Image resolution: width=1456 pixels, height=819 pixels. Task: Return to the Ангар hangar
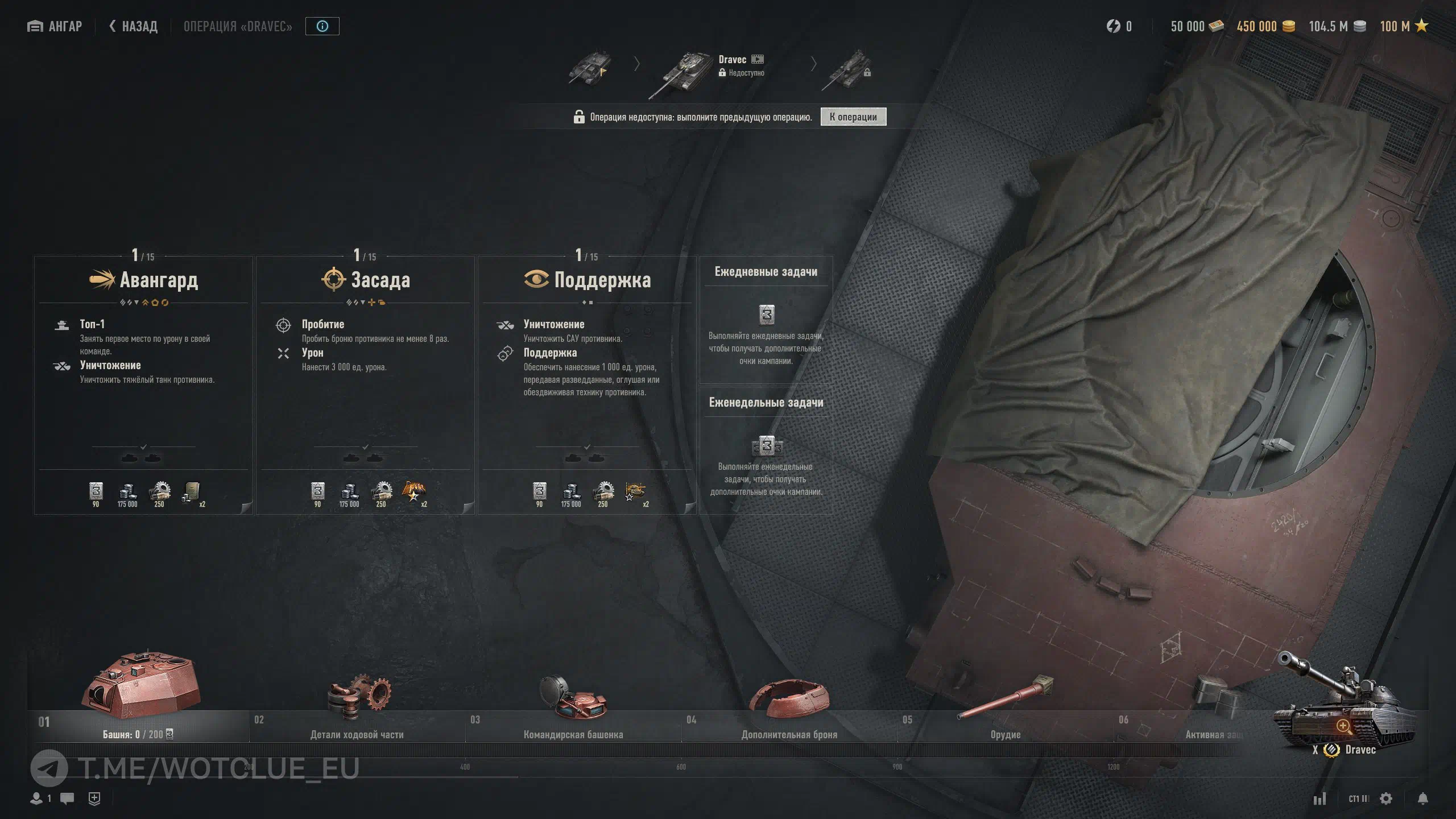click(x=55, y=26)
